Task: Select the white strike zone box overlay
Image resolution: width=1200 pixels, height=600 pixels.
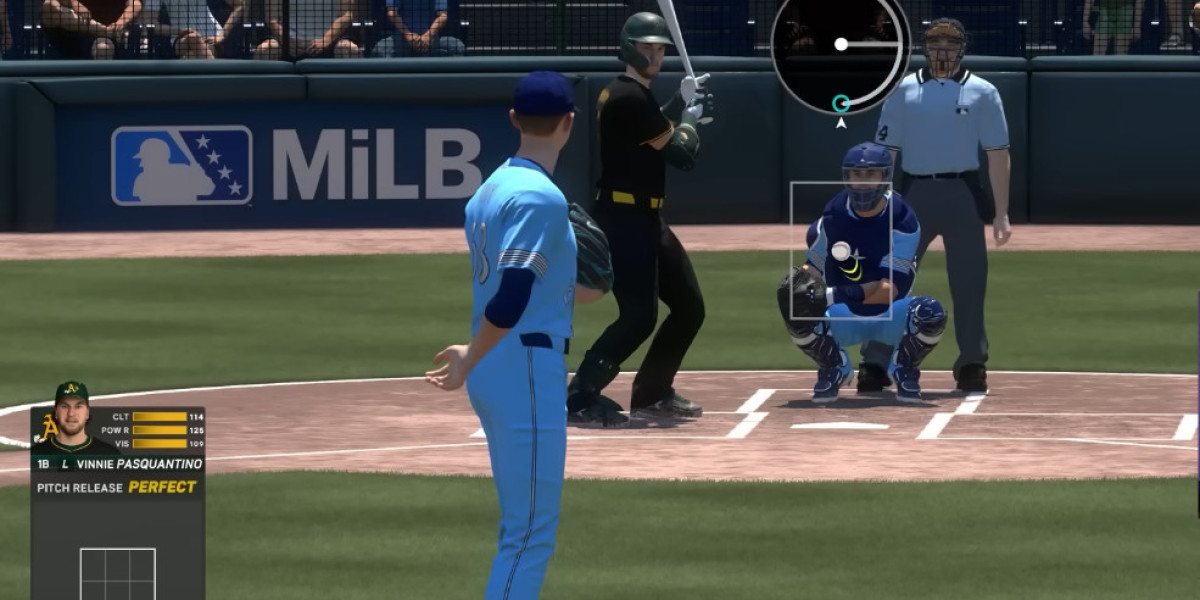Action: point(840,250)
